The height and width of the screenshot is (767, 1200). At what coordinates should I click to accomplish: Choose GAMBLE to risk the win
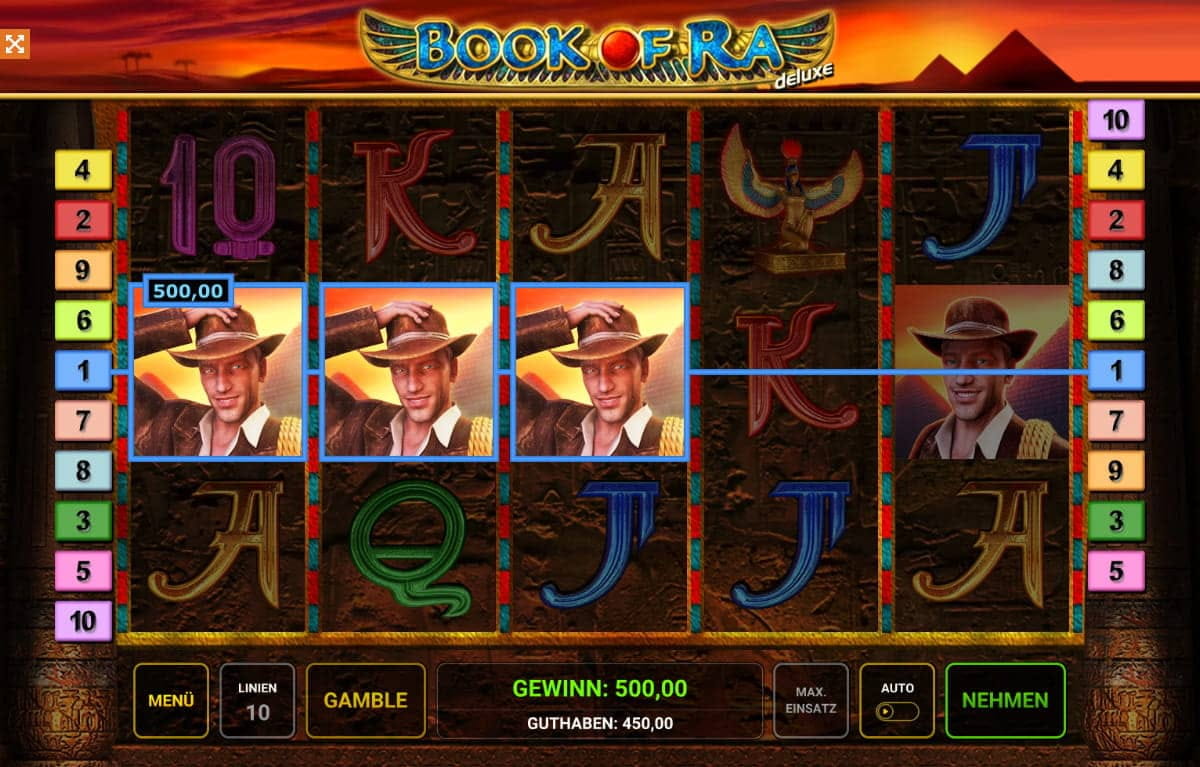point(366,701)
